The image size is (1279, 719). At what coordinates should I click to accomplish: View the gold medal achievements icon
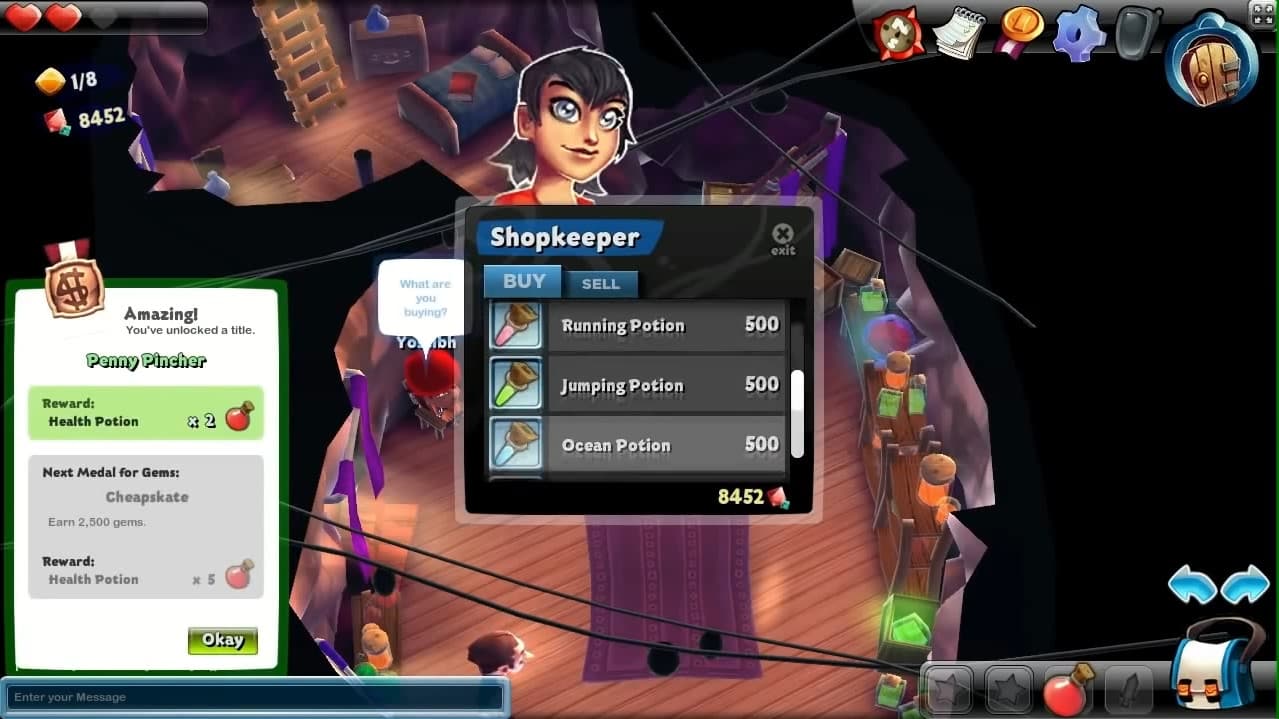click(x=1019, y=31)
